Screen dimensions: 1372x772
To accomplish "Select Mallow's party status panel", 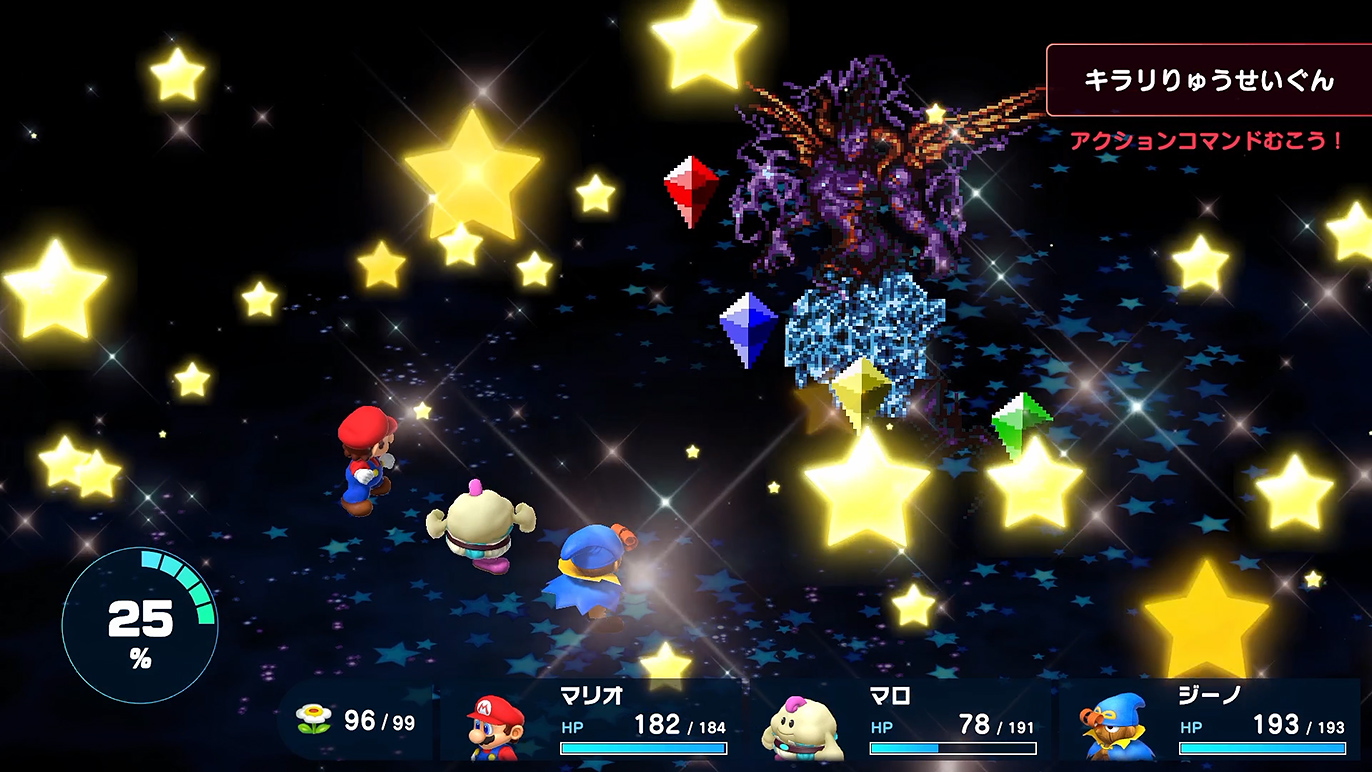I will click(x=905, y=722).
